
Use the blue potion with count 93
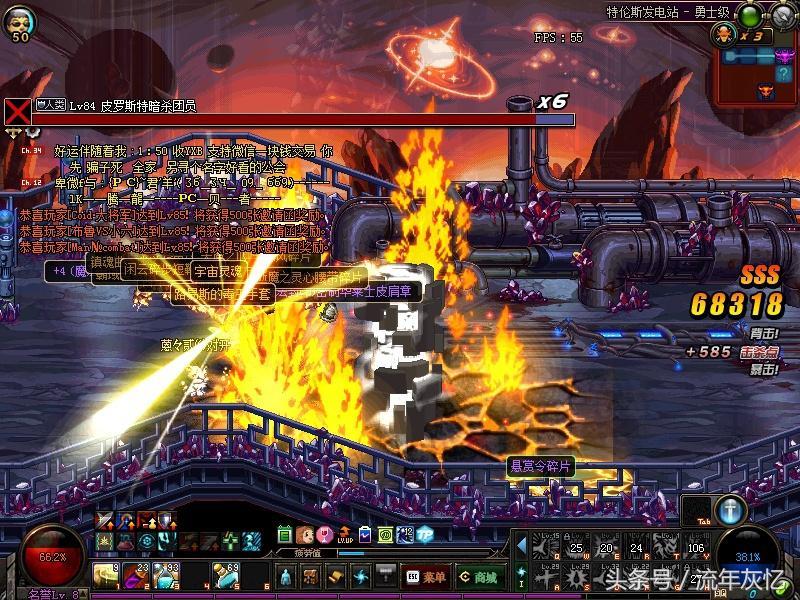coord(165,575)
